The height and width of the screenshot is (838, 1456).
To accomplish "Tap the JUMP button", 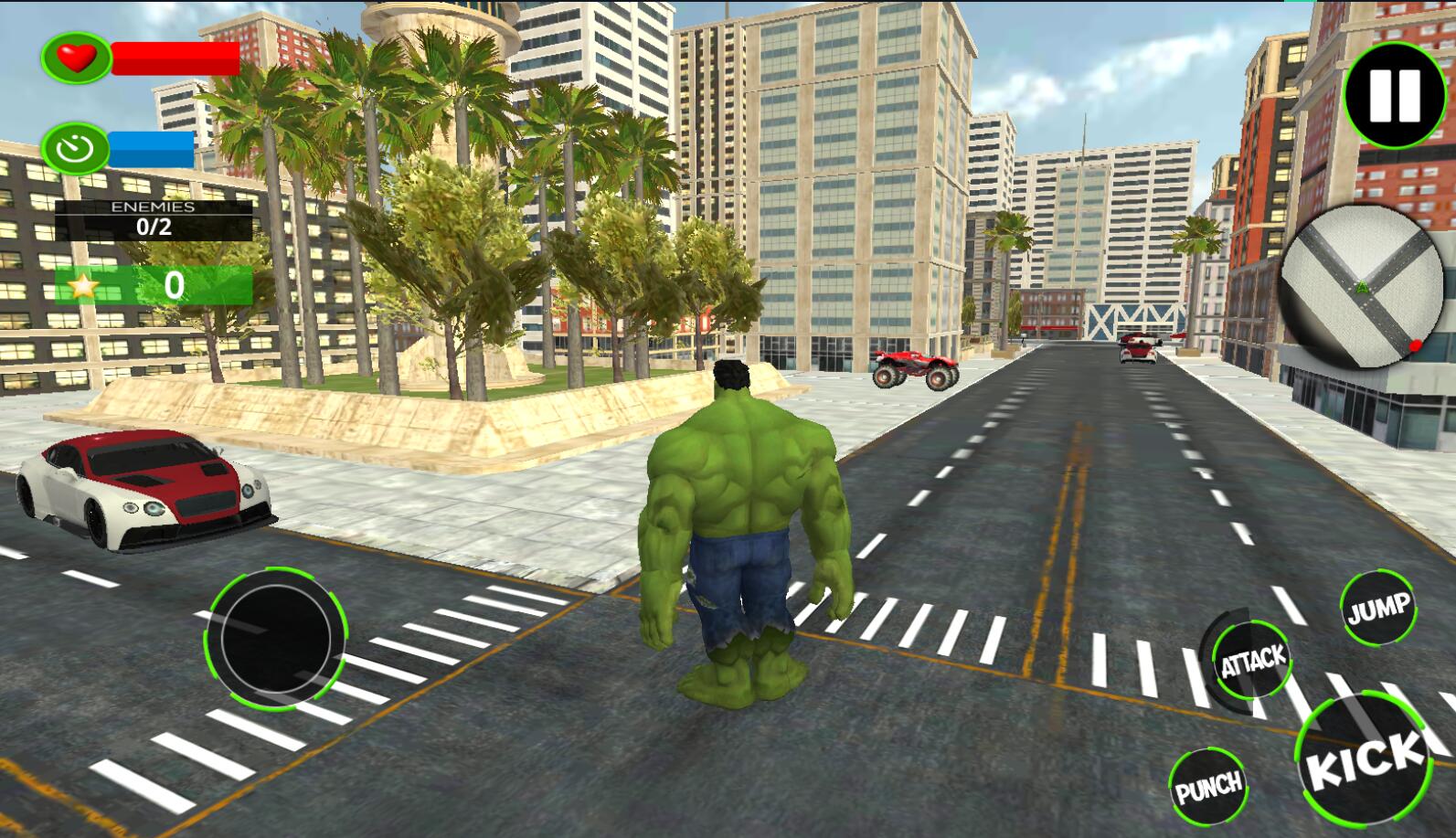I will pos(1378,609).
